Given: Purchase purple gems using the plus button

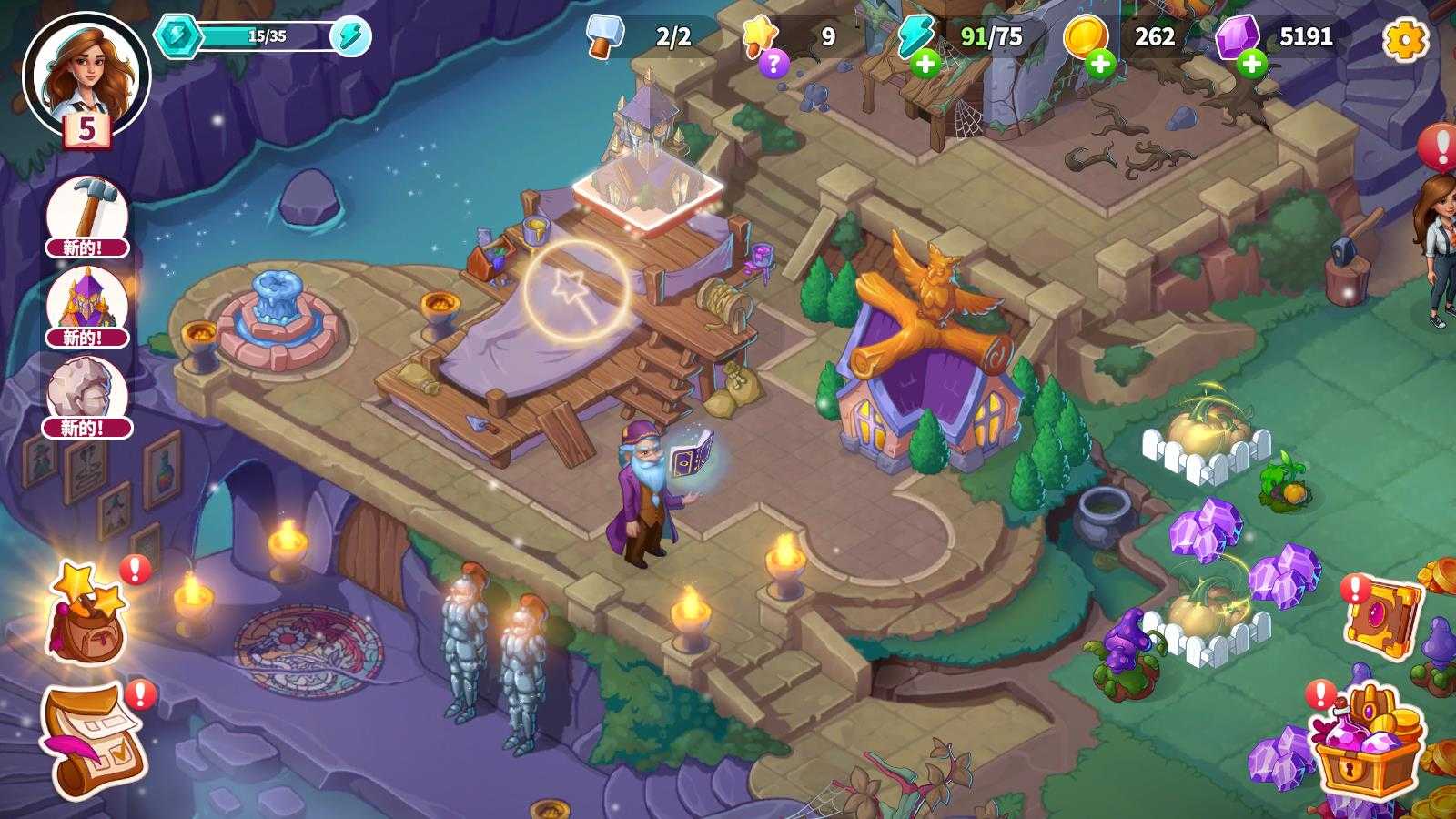Looking at the screenshot, I should click(x=1252, y=64).
